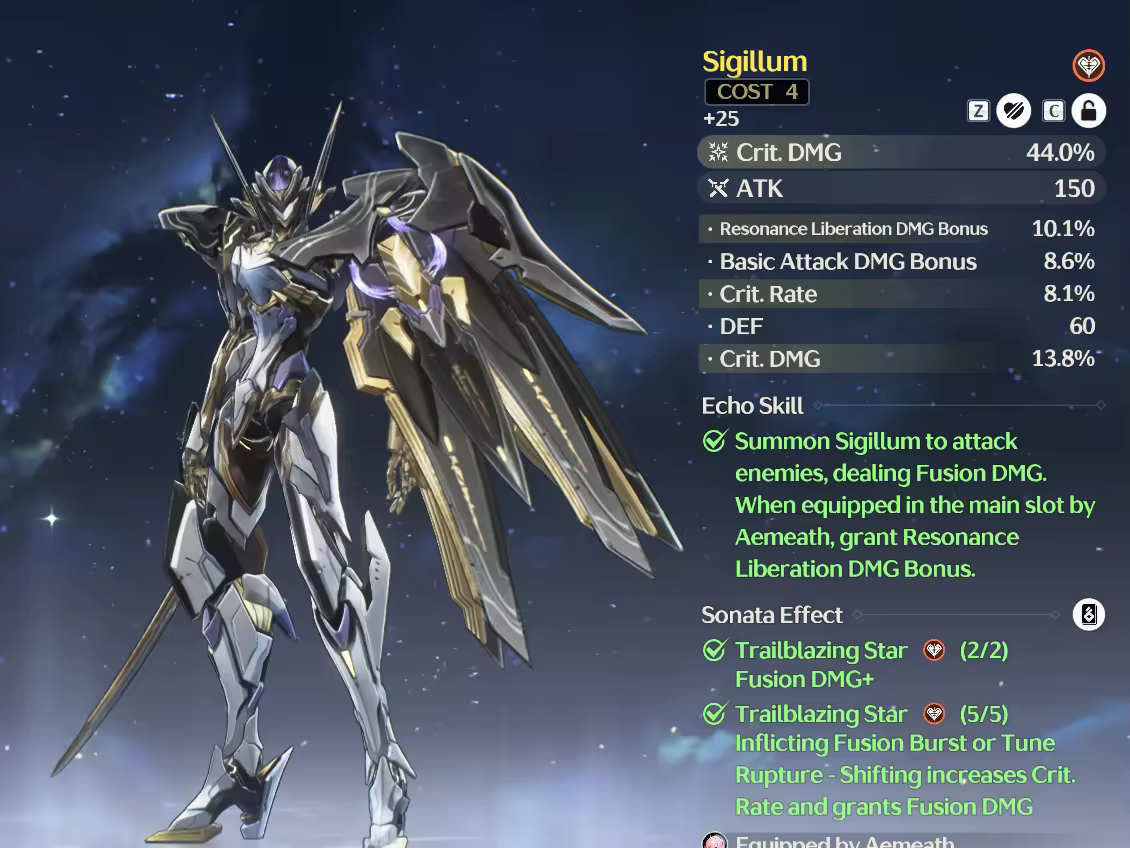The image size is (1130, 848).
Task: Click the orange sonata emblem beside Sigillum's name
Action: click(1088, 66)
